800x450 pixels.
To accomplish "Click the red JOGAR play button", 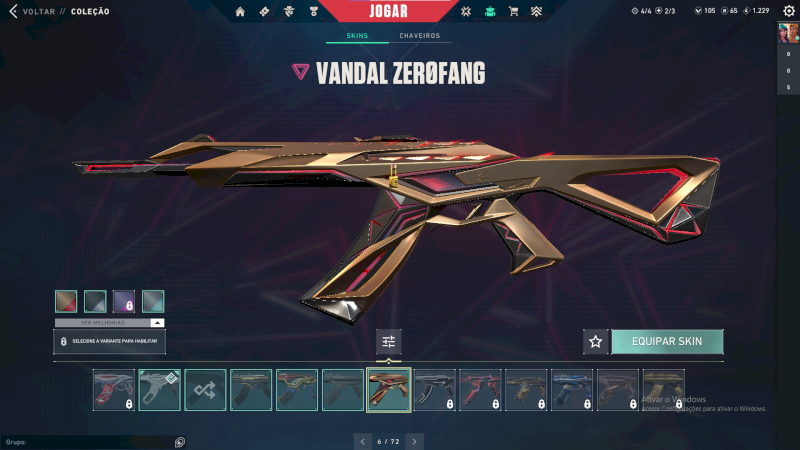I will [x=388, y=11].
